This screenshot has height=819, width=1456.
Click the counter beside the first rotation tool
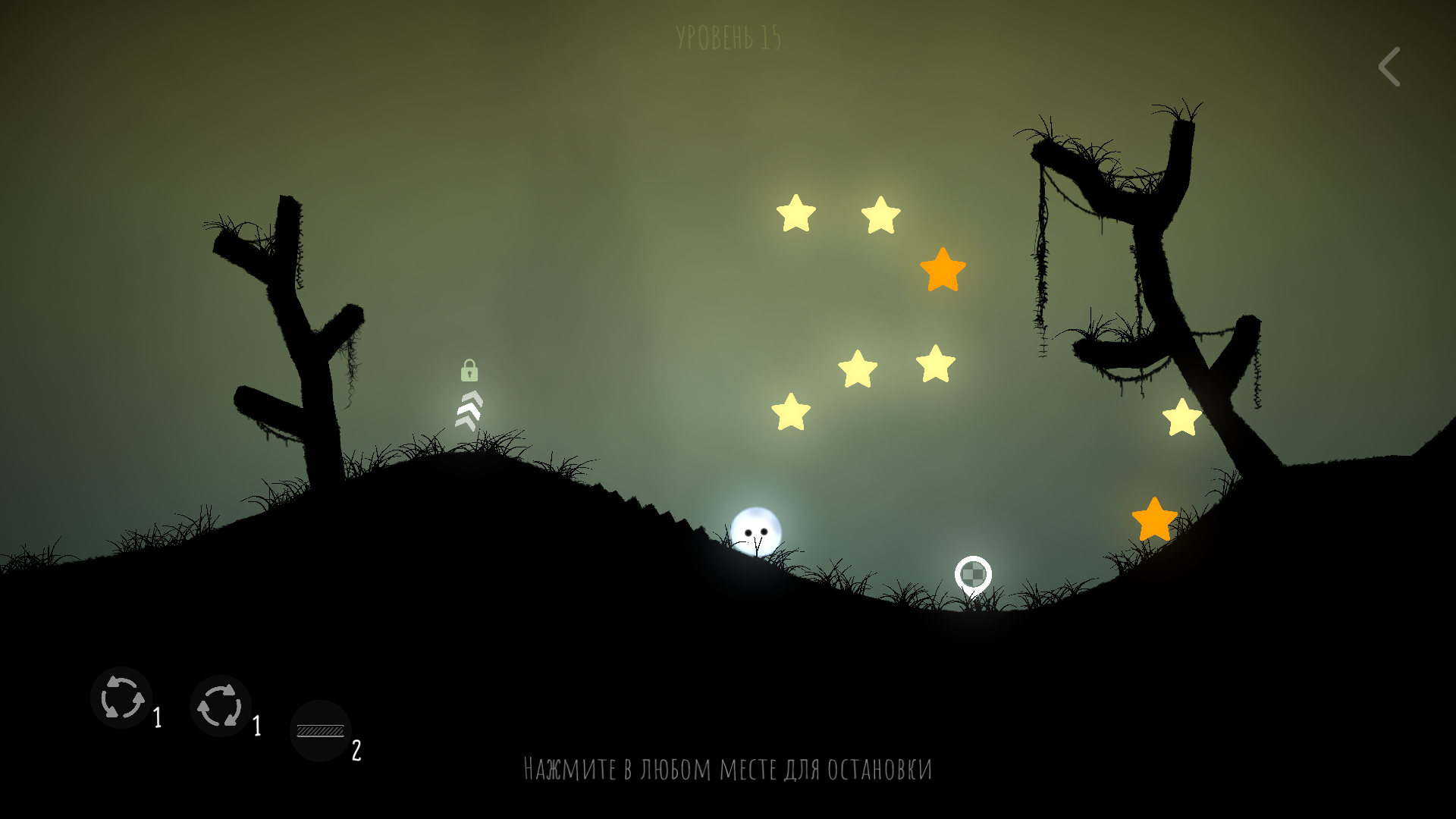click(x=158, y=717)
